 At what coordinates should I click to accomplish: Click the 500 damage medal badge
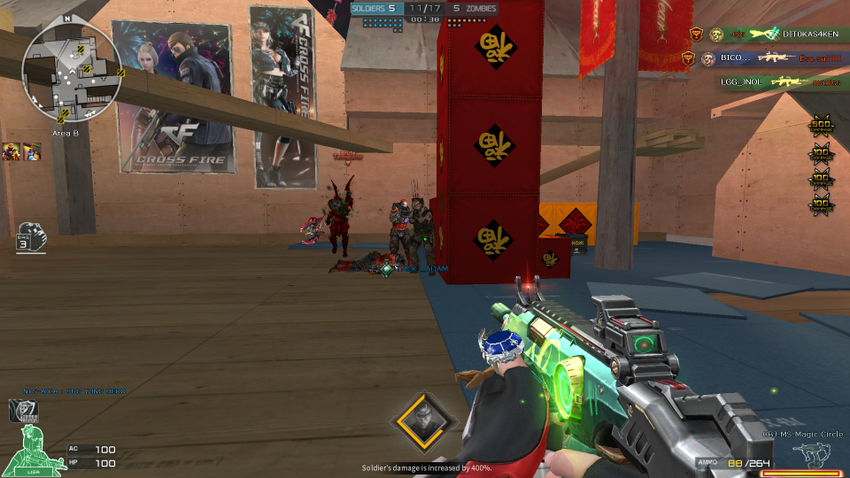point(821,127)
